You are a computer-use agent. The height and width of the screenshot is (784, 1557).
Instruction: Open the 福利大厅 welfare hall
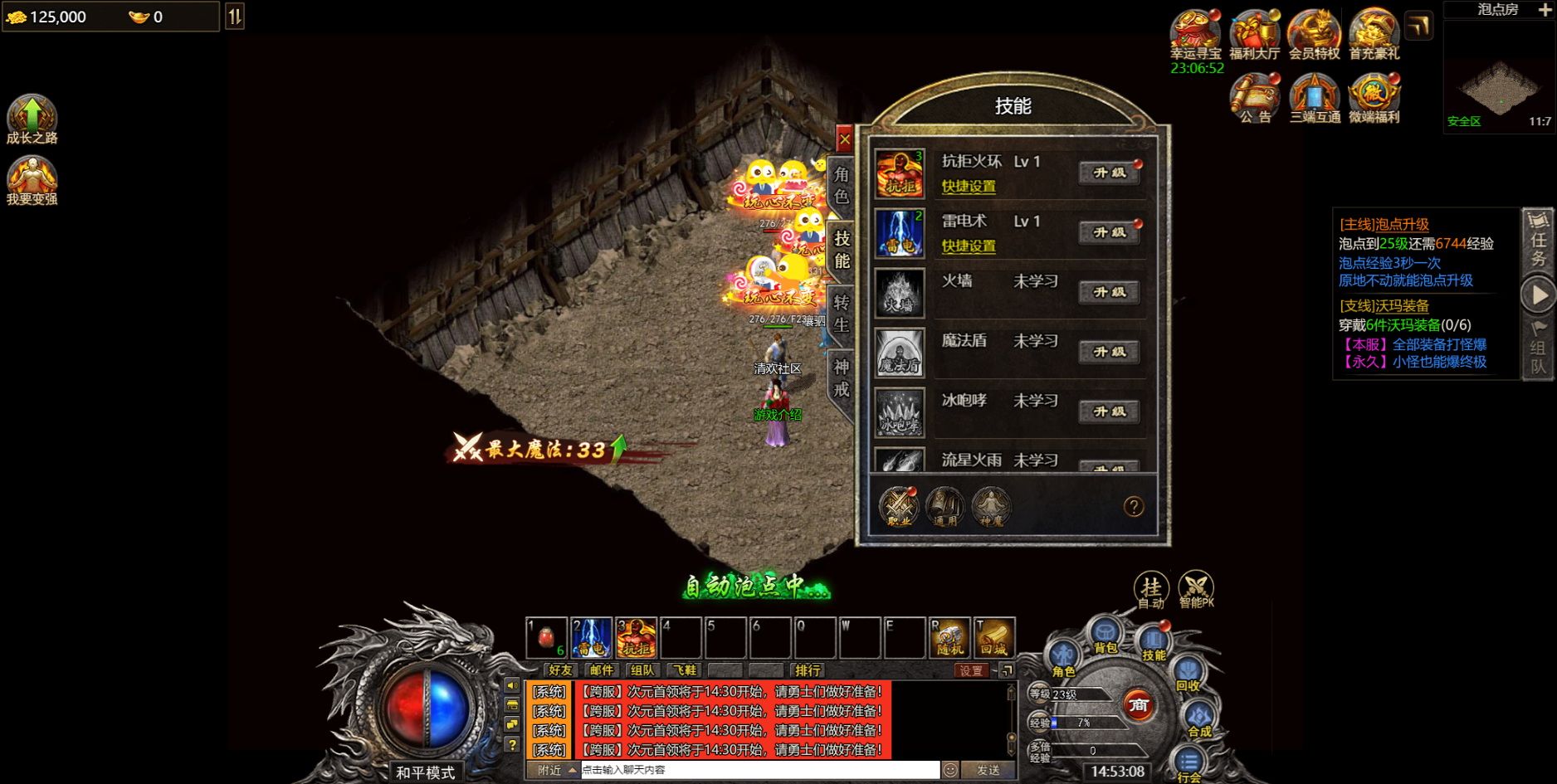coord(1254,35)
